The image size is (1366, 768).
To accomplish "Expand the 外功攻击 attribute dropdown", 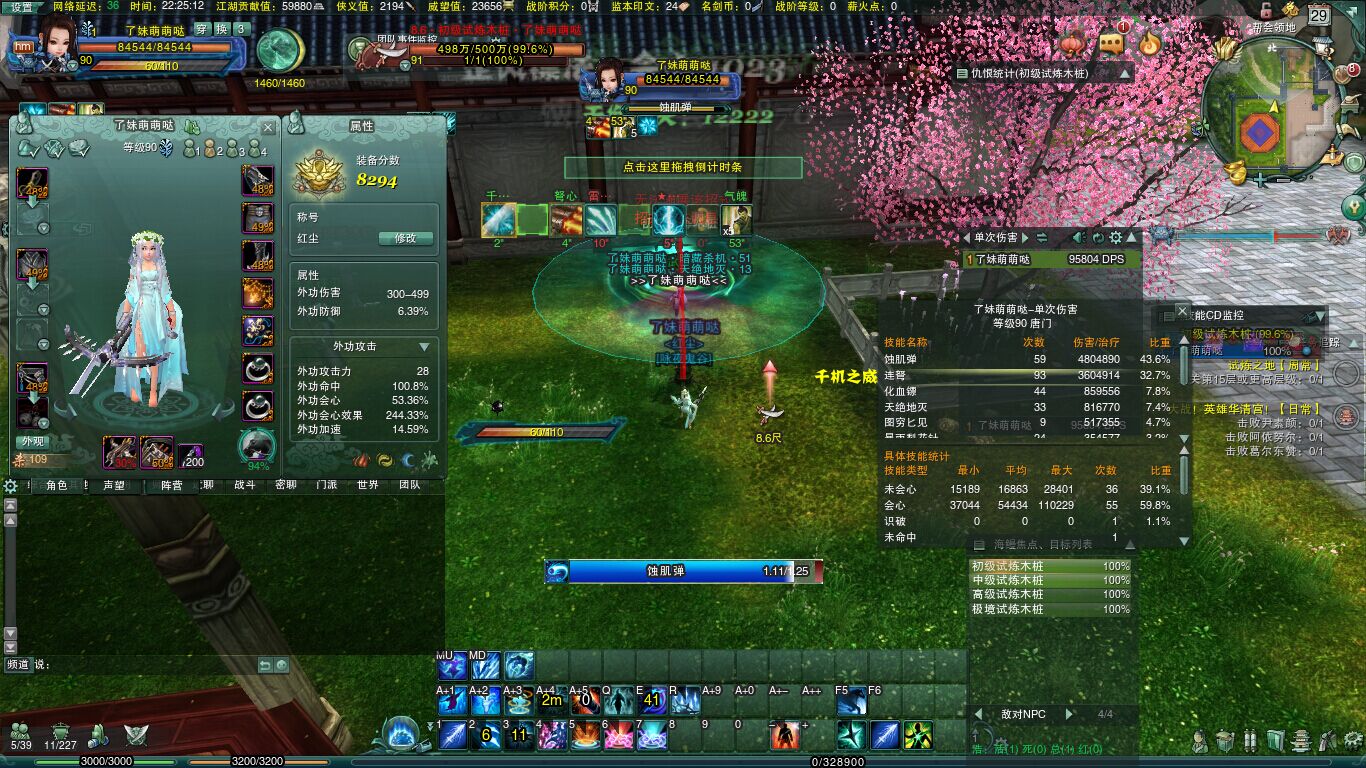I will [x=425, y=346].
